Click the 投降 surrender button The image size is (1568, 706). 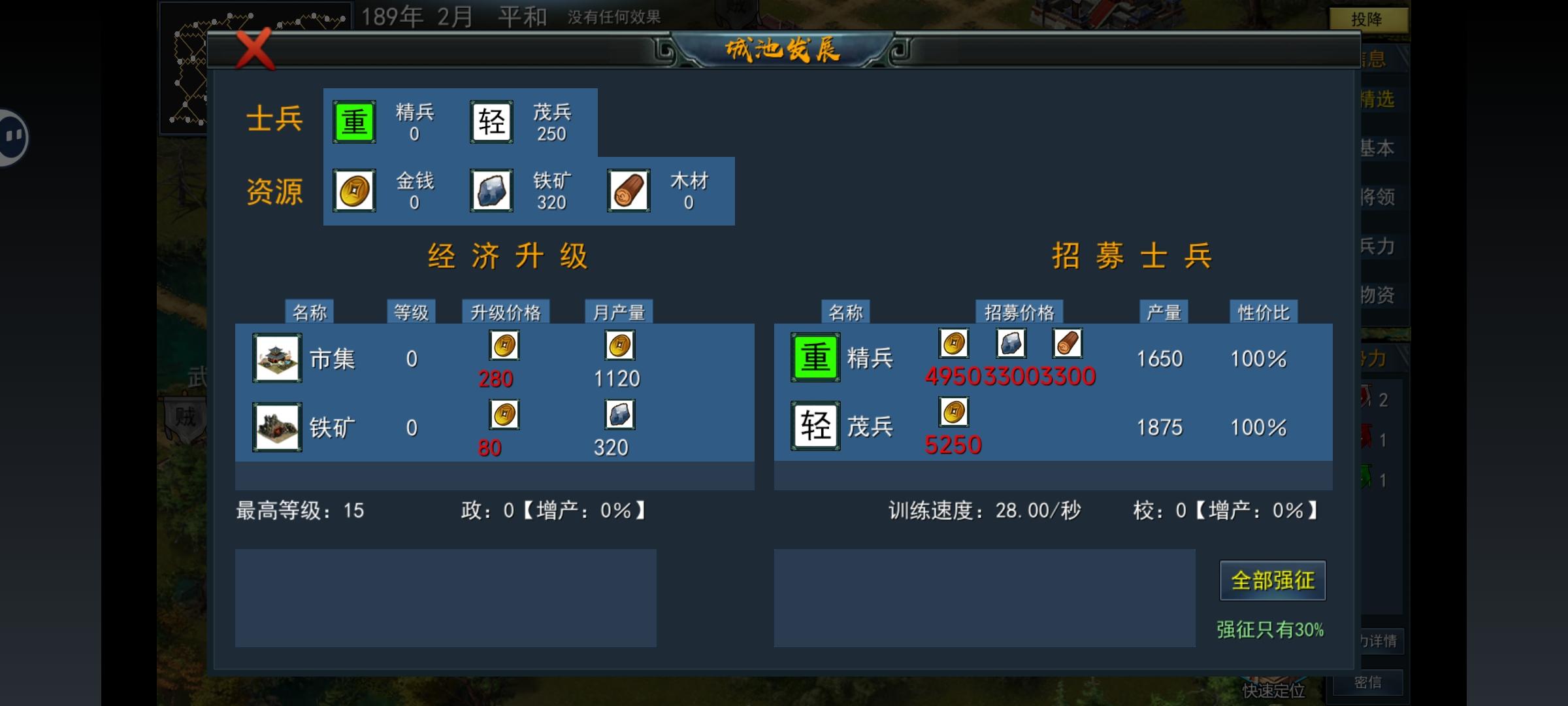tap(1370, 19)
